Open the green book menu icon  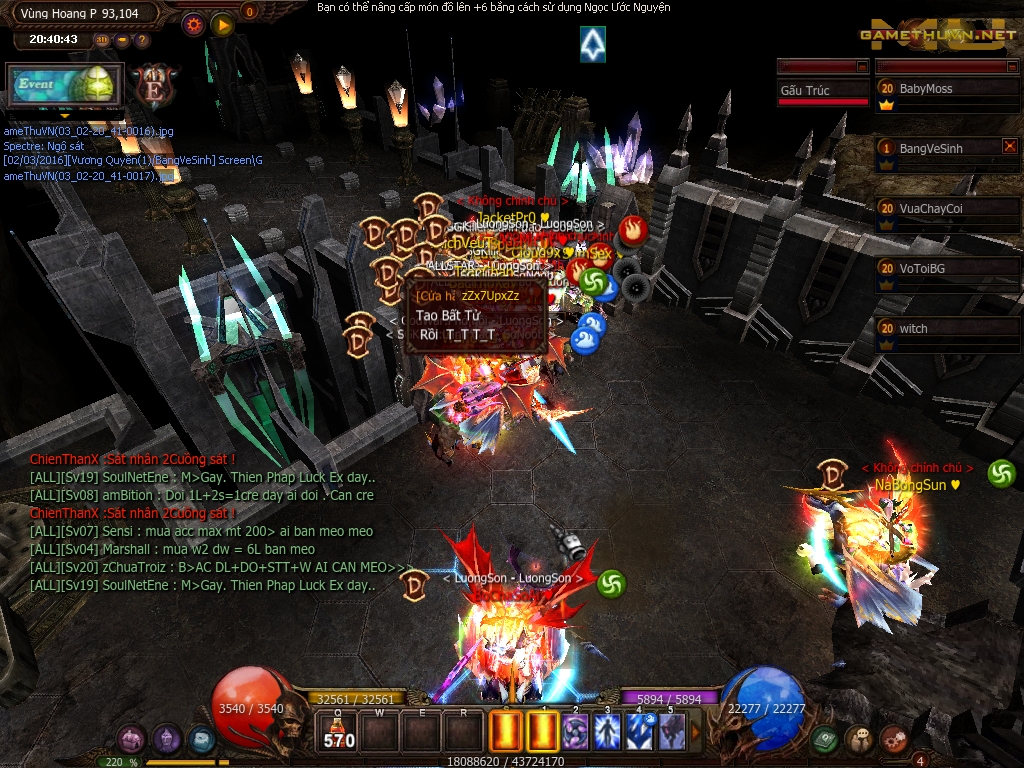click(825, 739)
